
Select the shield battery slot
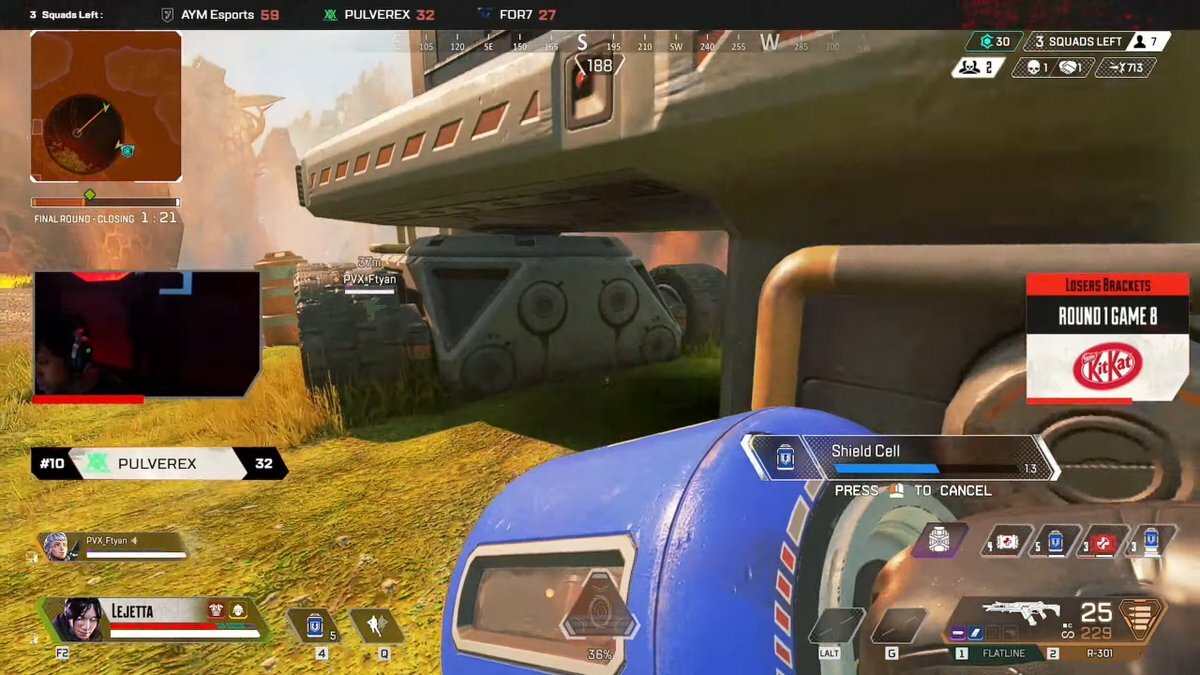point(1151,541)
